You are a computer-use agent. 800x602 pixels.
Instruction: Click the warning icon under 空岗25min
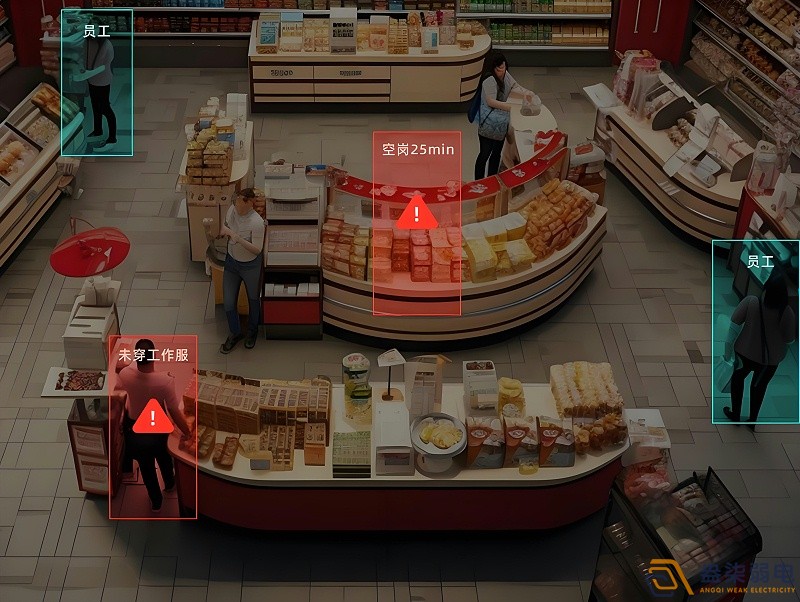[x=416, y=212]
